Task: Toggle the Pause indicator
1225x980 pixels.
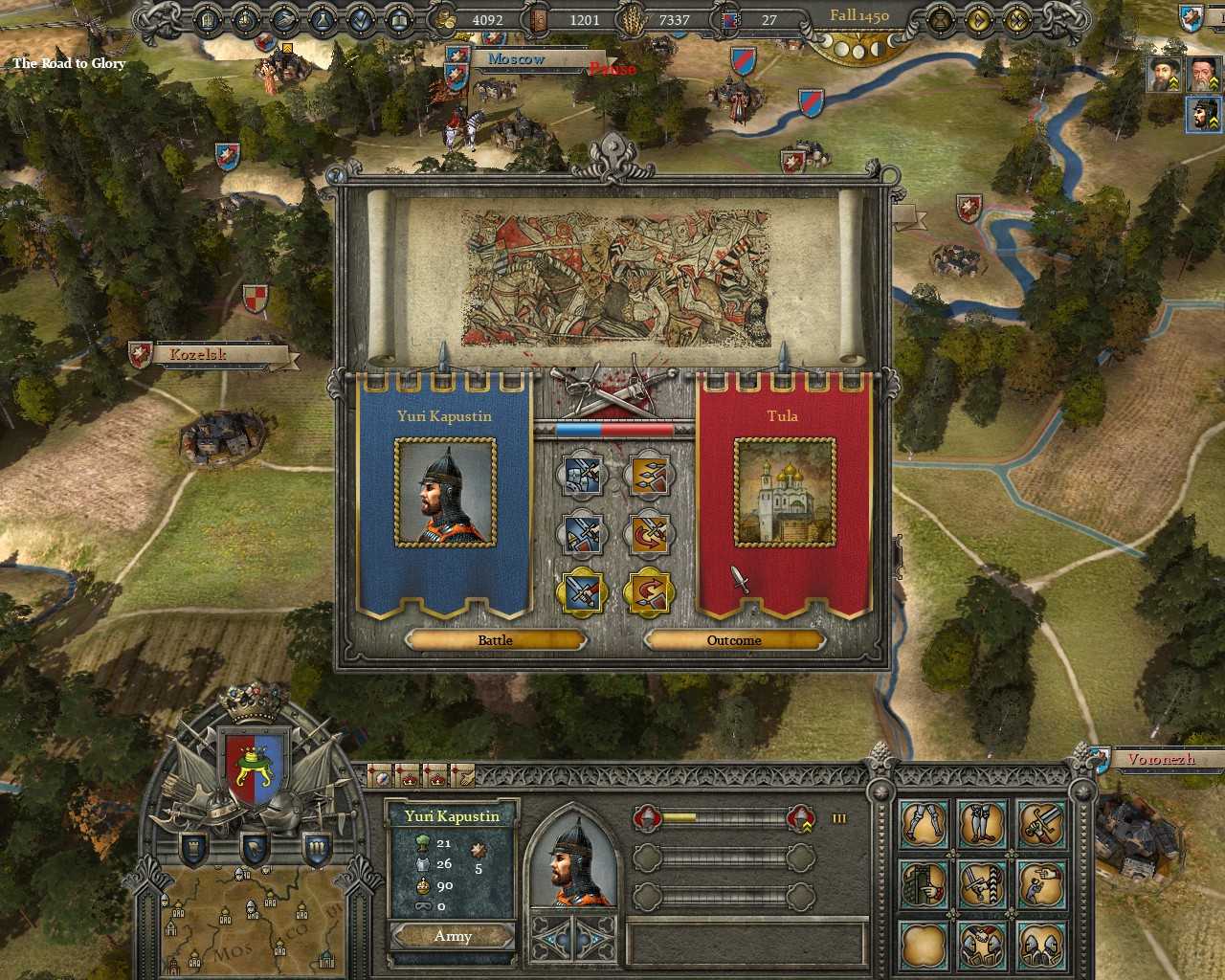Action: point(612,69)
